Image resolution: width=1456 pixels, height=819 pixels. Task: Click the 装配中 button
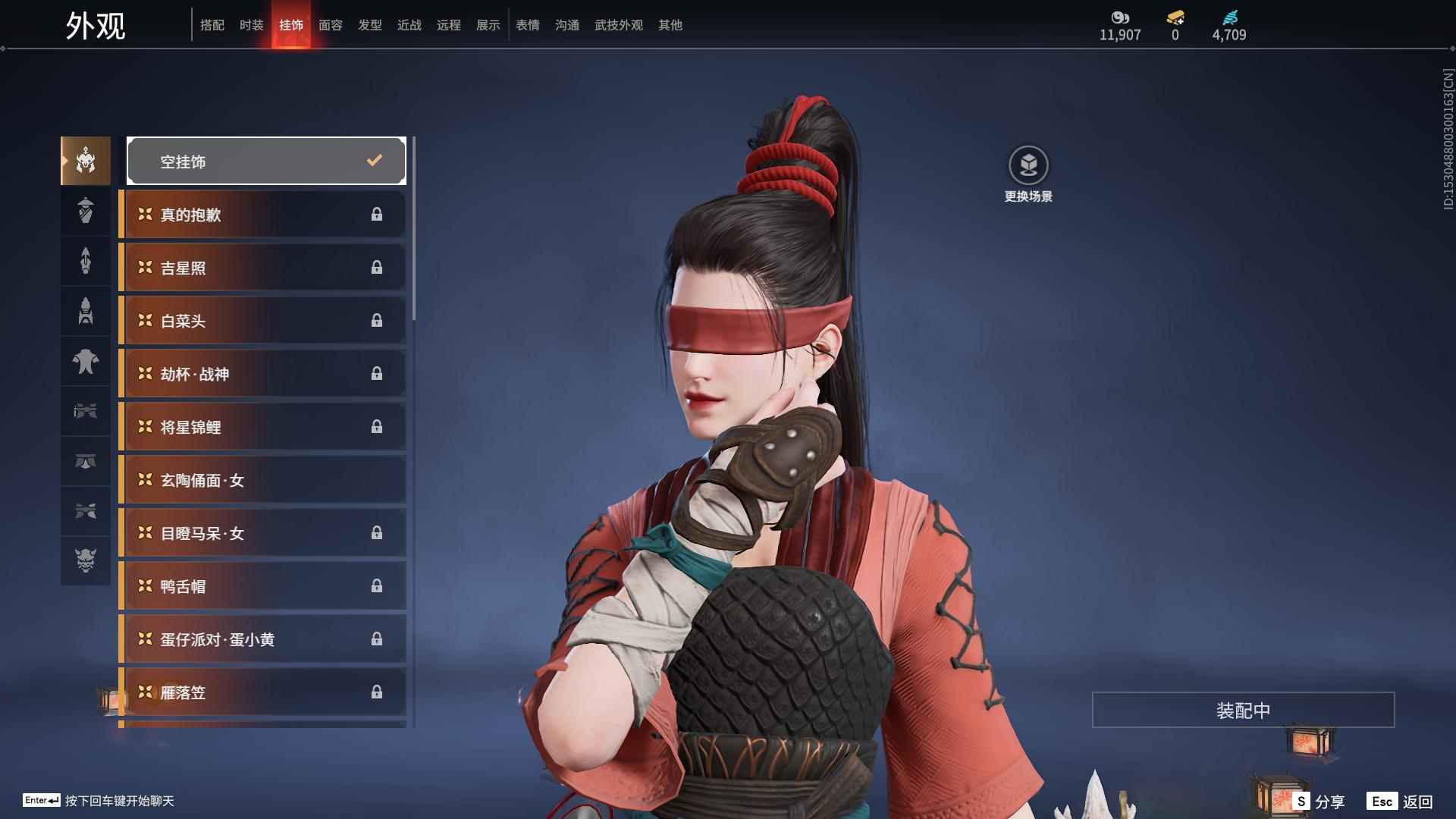[x=1243, y=711]
